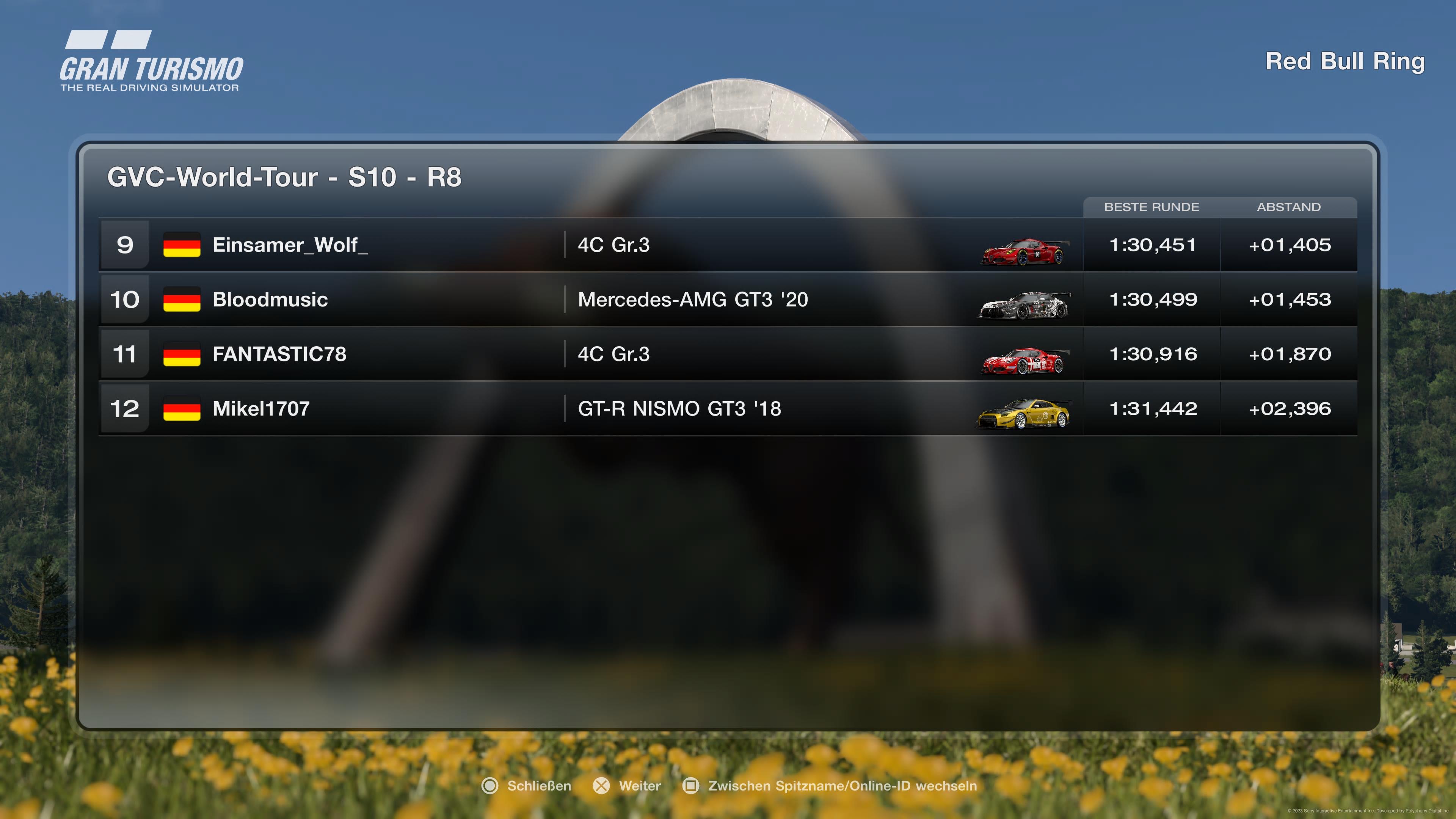Screen dimensions: 1456x819
Task: Open the BESTE RUNDE column header
Action: [1152, 207]
